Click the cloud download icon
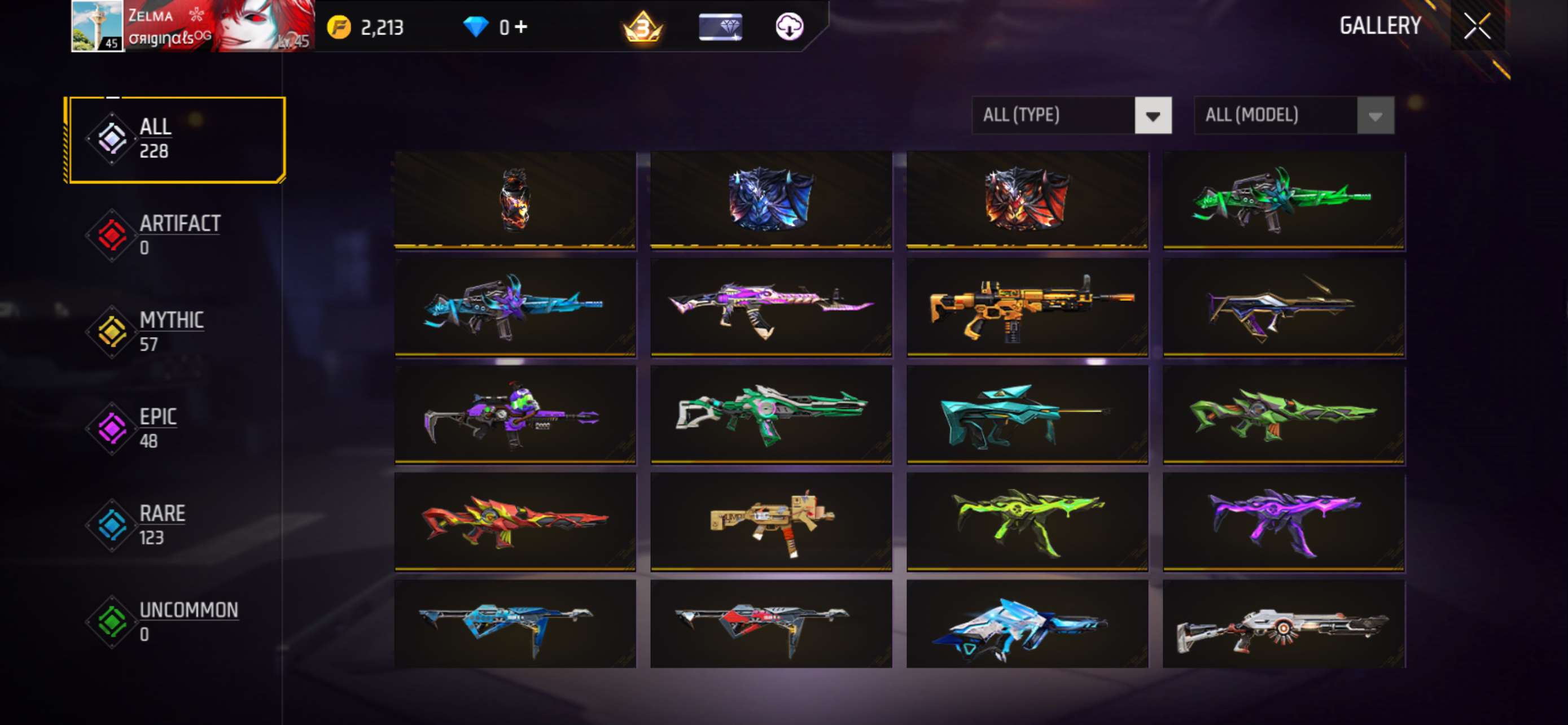 click(x=790, y=26)
